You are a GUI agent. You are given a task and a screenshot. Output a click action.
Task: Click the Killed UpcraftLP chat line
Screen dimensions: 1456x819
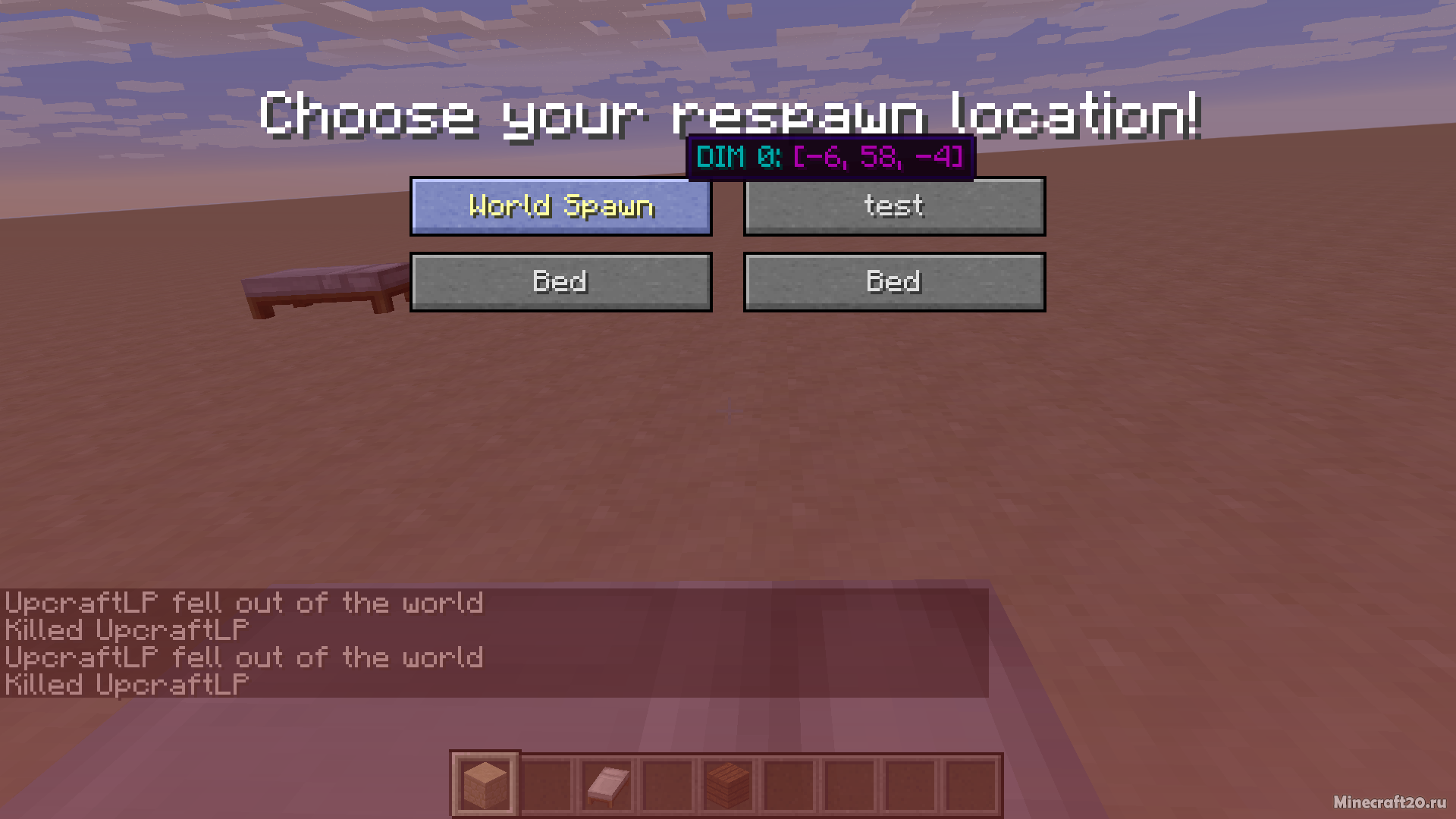click(125, 630)
